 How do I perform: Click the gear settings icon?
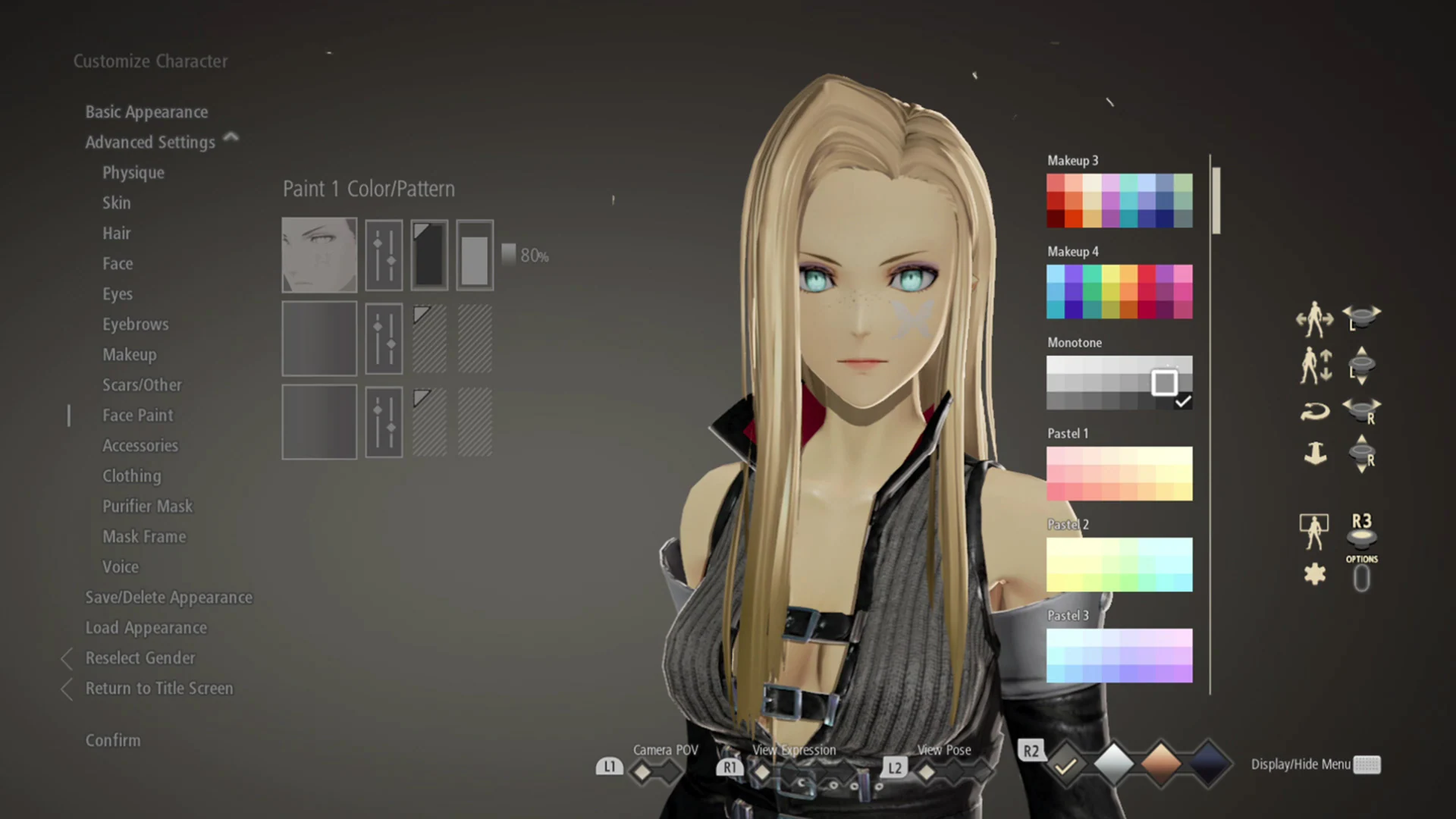(x=1314, y=574)
